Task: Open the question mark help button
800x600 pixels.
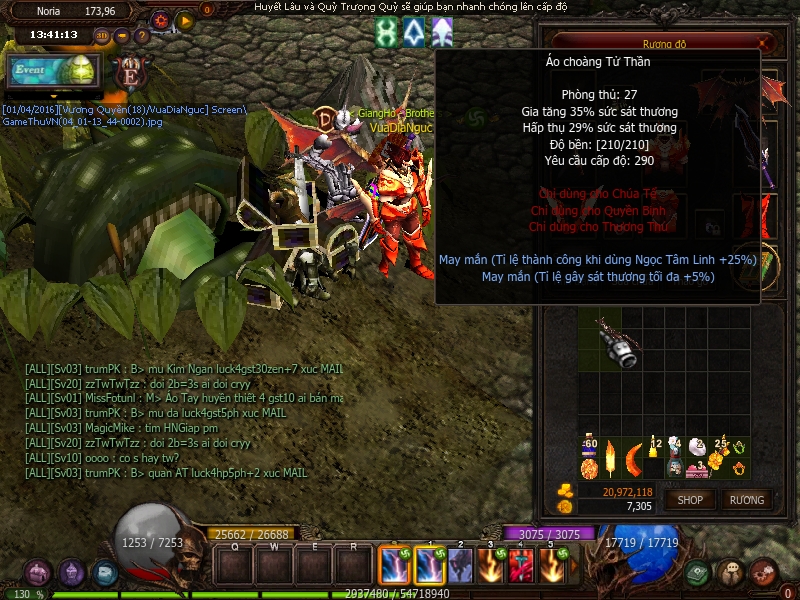Action: pos(140,35)
